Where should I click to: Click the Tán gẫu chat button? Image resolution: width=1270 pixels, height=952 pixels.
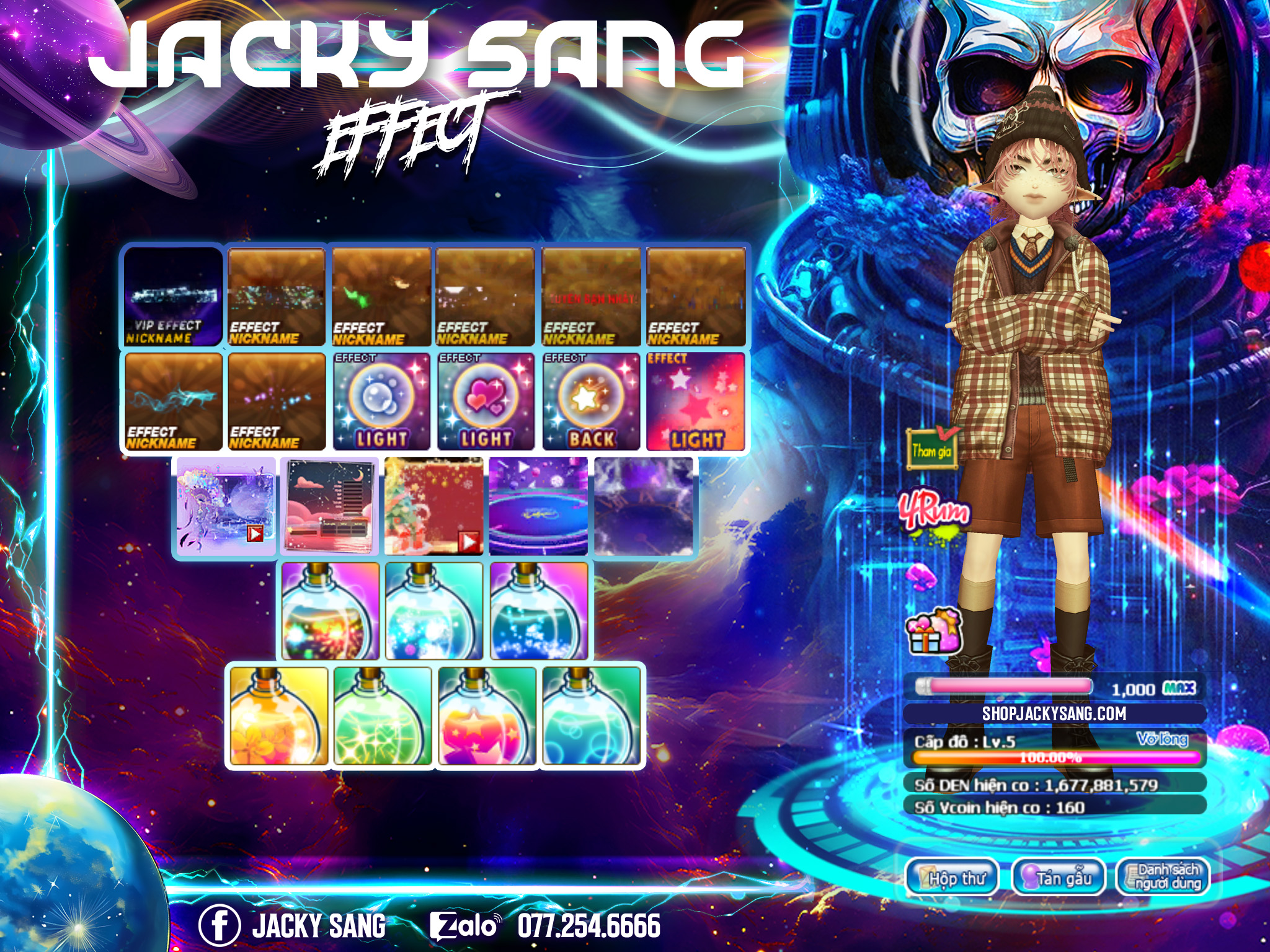tap(1059, 877)
